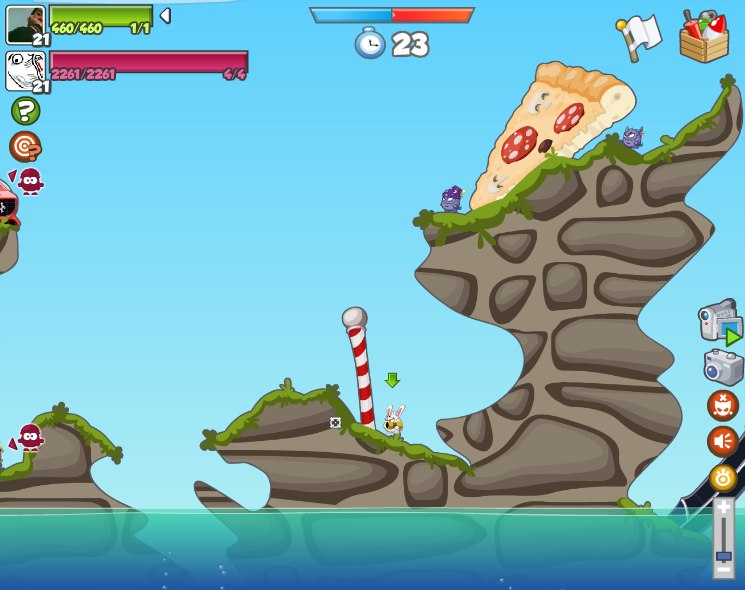Viewport: 745px width, 590px height.
Task: Click the orange target hint icon
Action: [x=24, y=146]
